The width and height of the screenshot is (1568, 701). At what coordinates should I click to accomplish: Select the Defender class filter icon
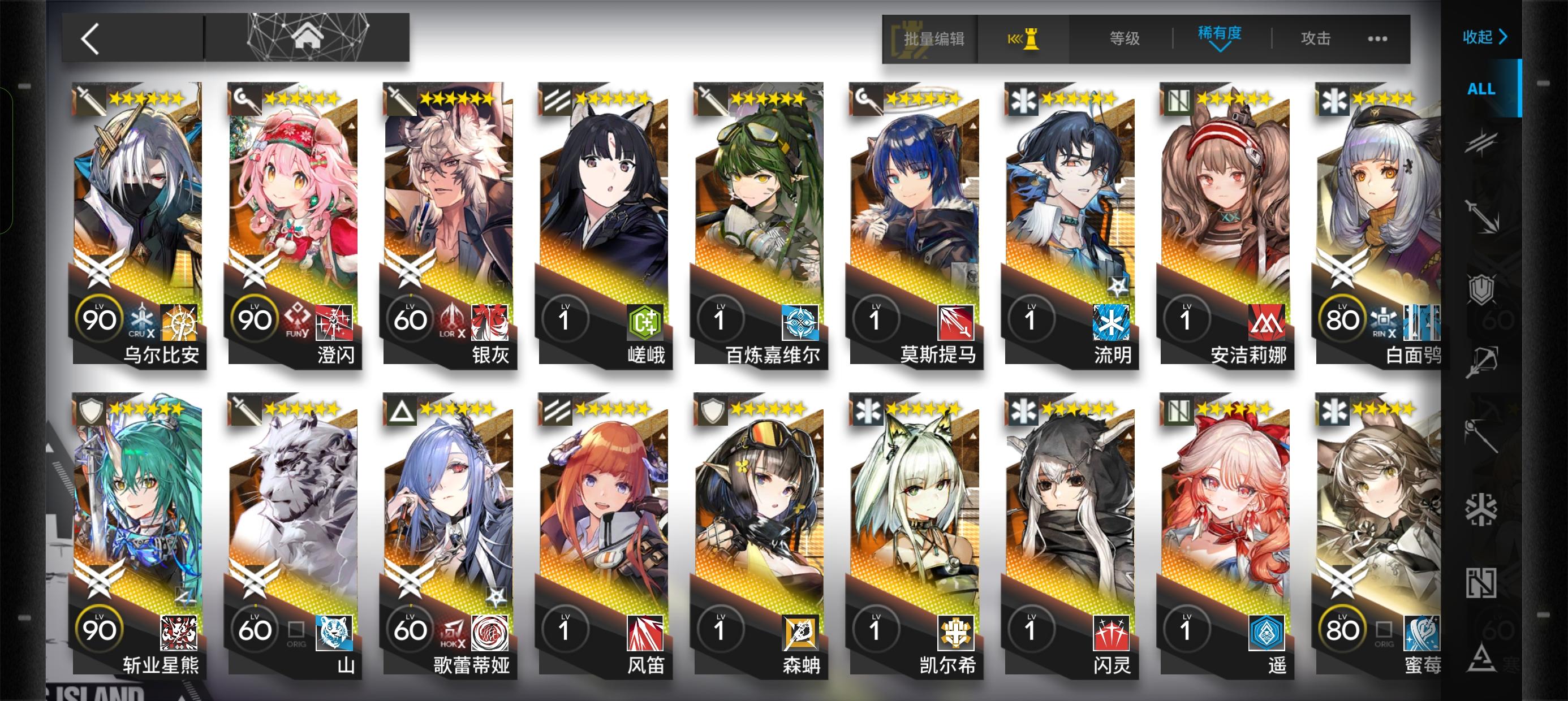click(x=1480, y=288)
